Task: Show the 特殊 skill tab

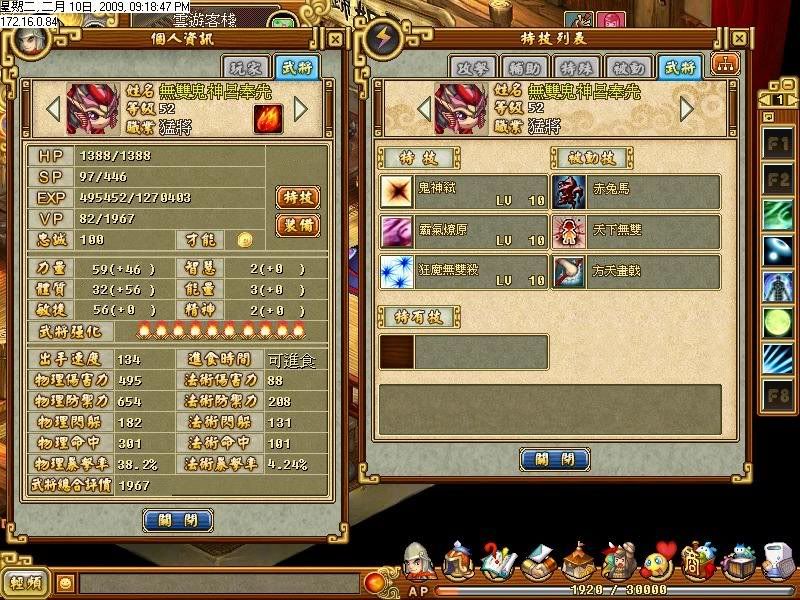Action: (x=576, y=67)
